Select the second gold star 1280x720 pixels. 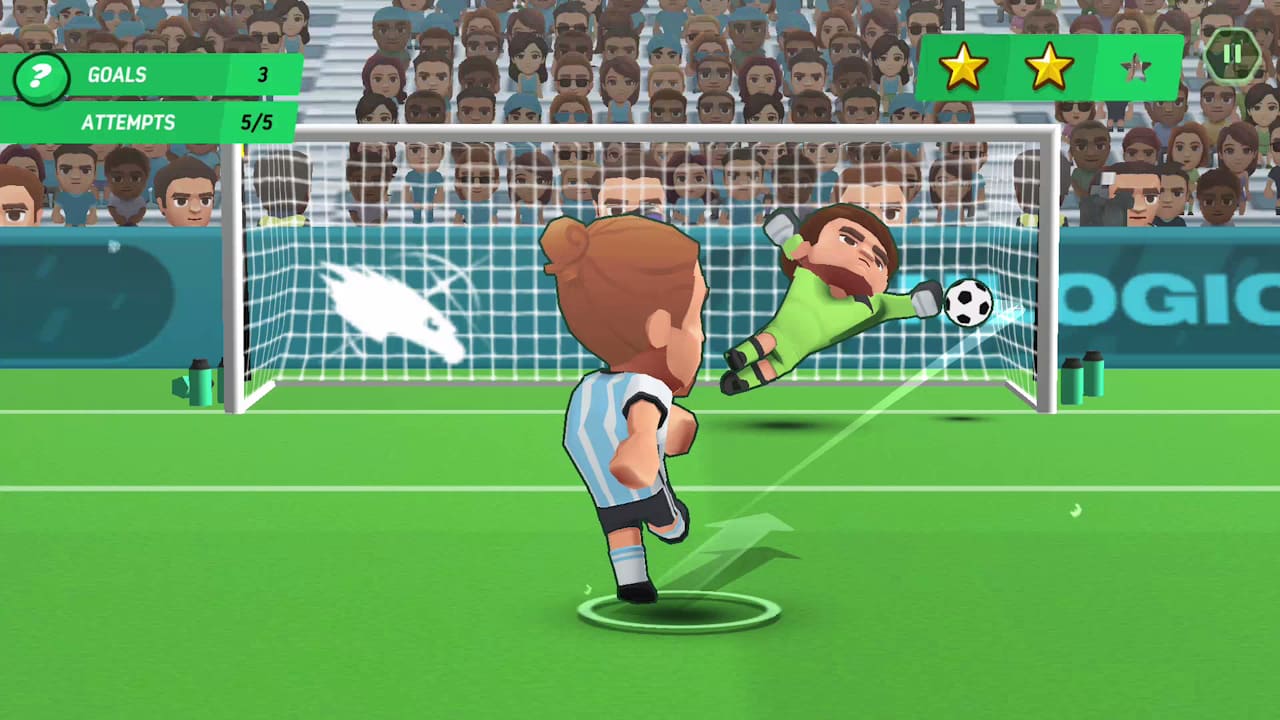tap(1048, 66)
